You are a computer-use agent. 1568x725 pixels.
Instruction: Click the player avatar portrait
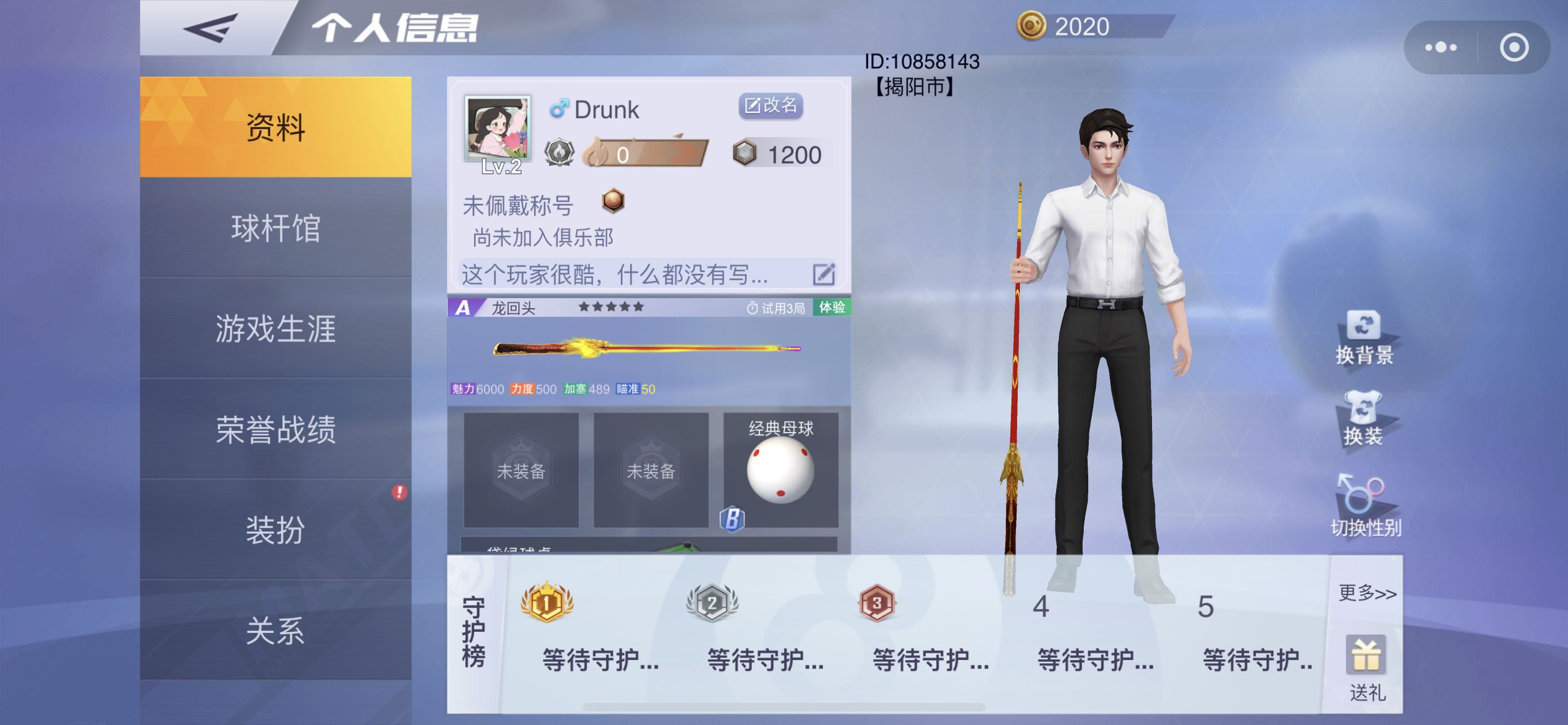[497, 128]
